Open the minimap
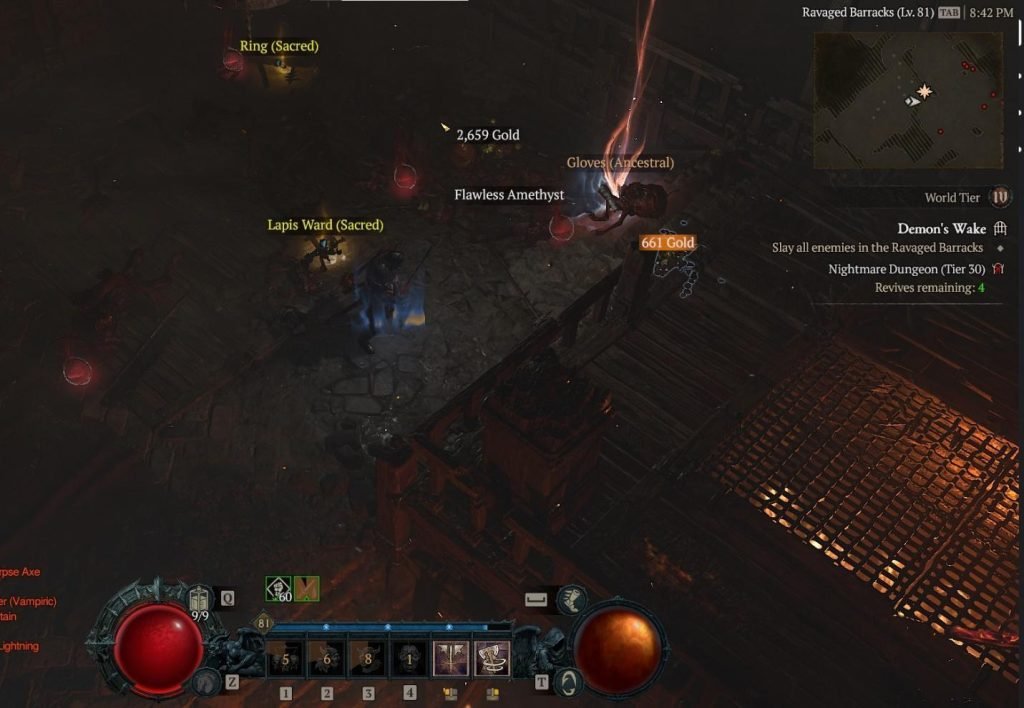1024x708 pixels. point(908,99)
